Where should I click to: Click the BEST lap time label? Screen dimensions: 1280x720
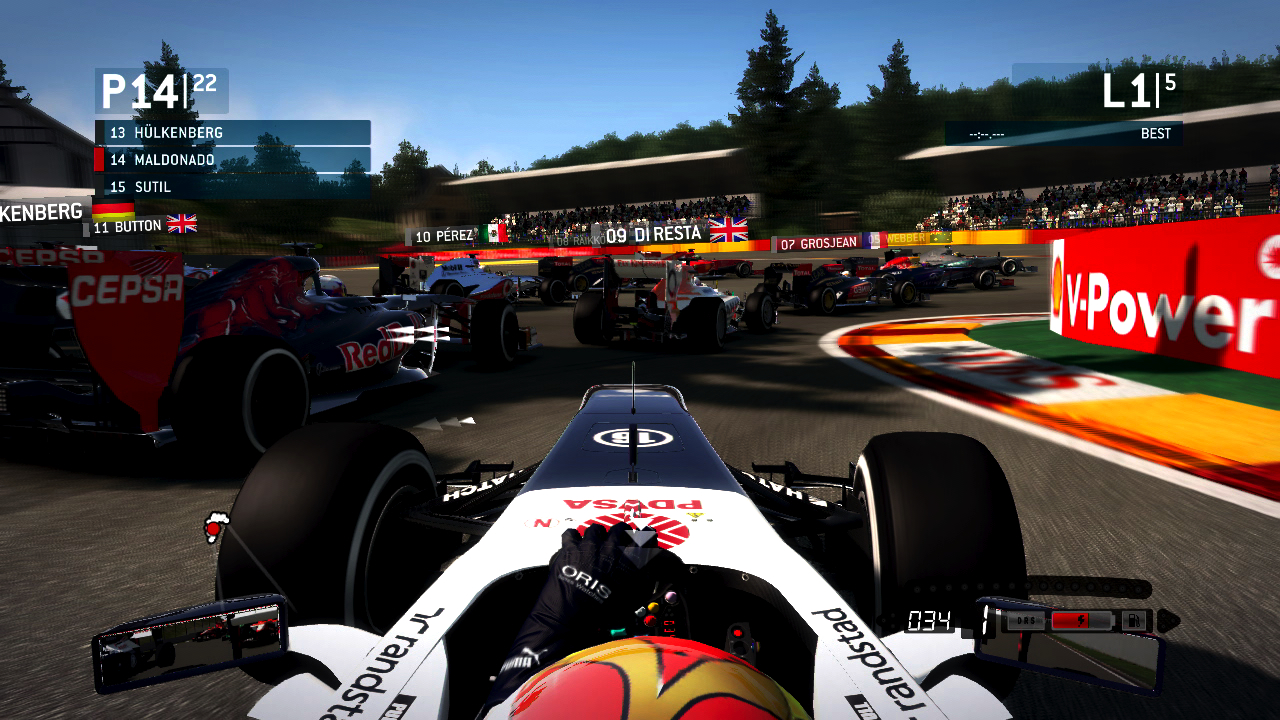[1157, 133]
